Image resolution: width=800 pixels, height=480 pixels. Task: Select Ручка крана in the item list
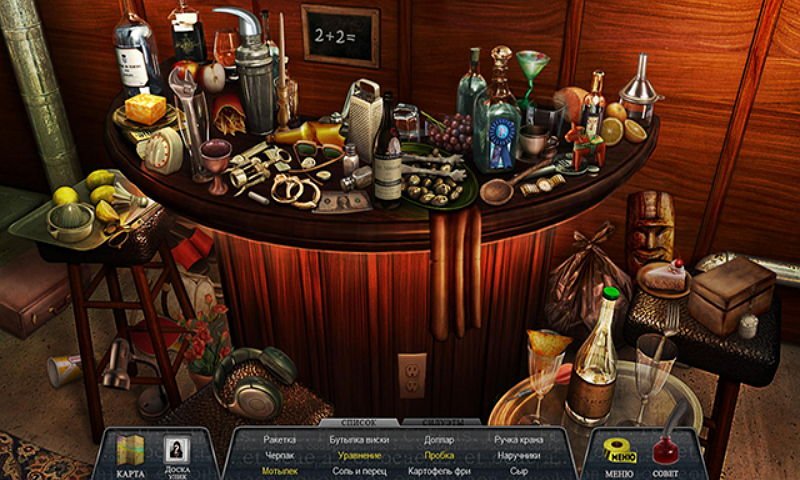(517, 439)
